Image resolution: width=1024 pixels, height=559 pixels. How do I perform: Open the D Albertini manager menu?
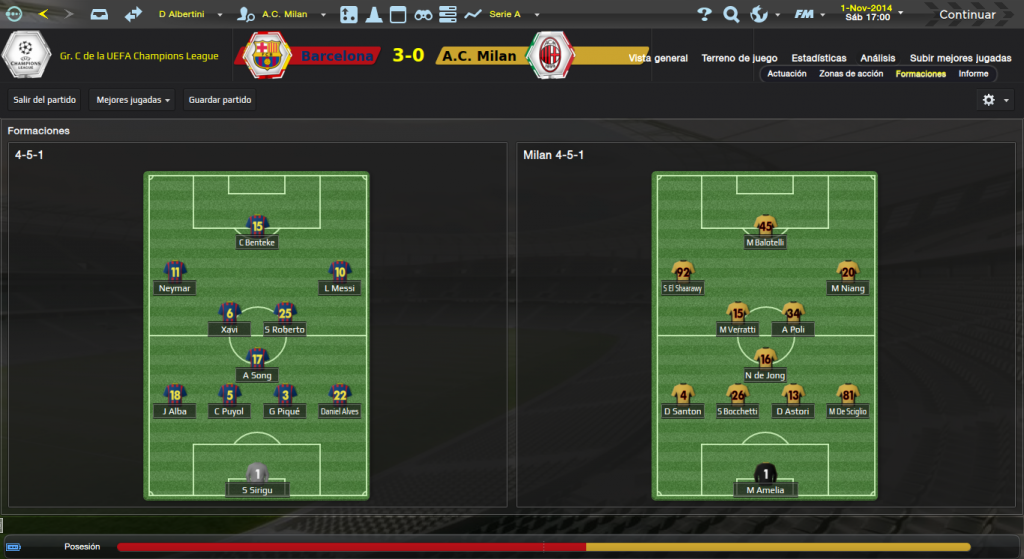pos(190,14)
